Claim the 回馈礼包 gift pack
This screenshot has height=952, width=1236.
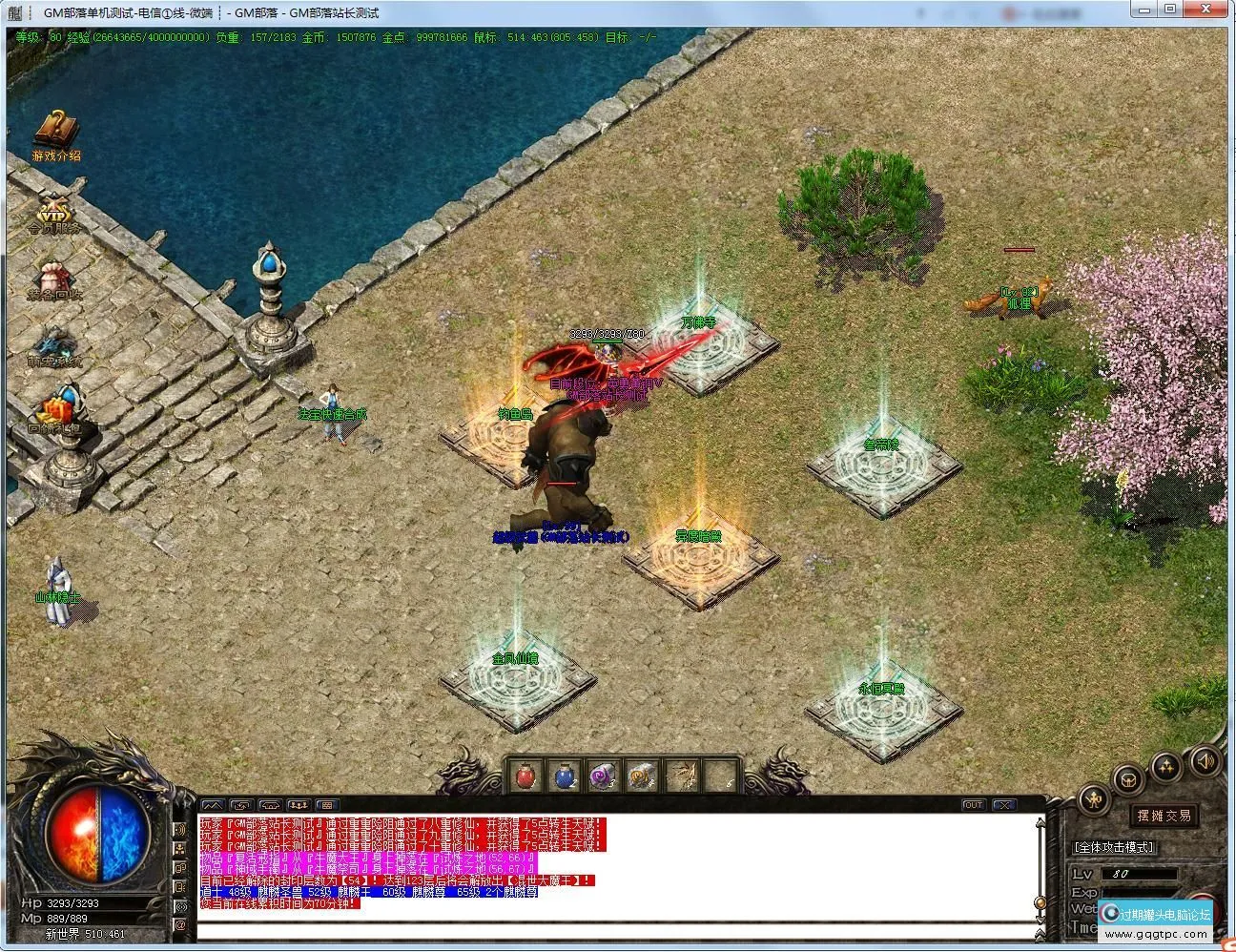point(54,410)
